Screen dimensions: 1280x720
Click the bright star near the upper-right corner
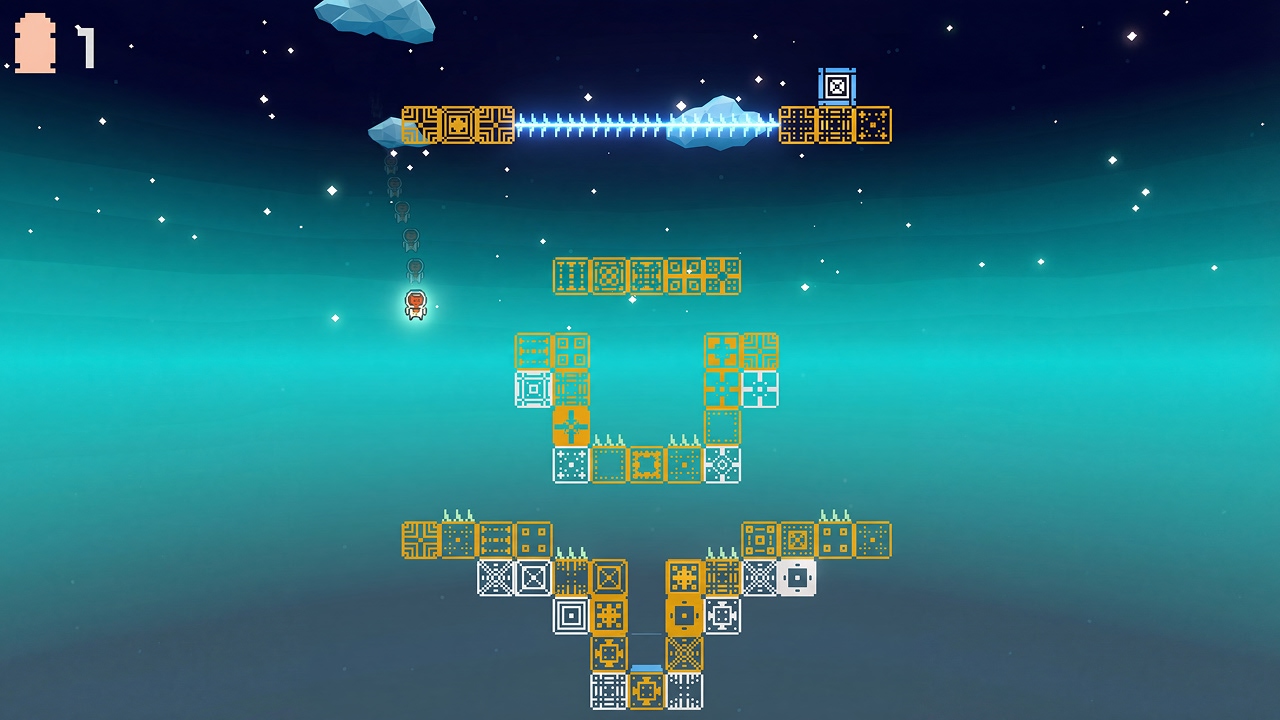tap(1130, 35)
